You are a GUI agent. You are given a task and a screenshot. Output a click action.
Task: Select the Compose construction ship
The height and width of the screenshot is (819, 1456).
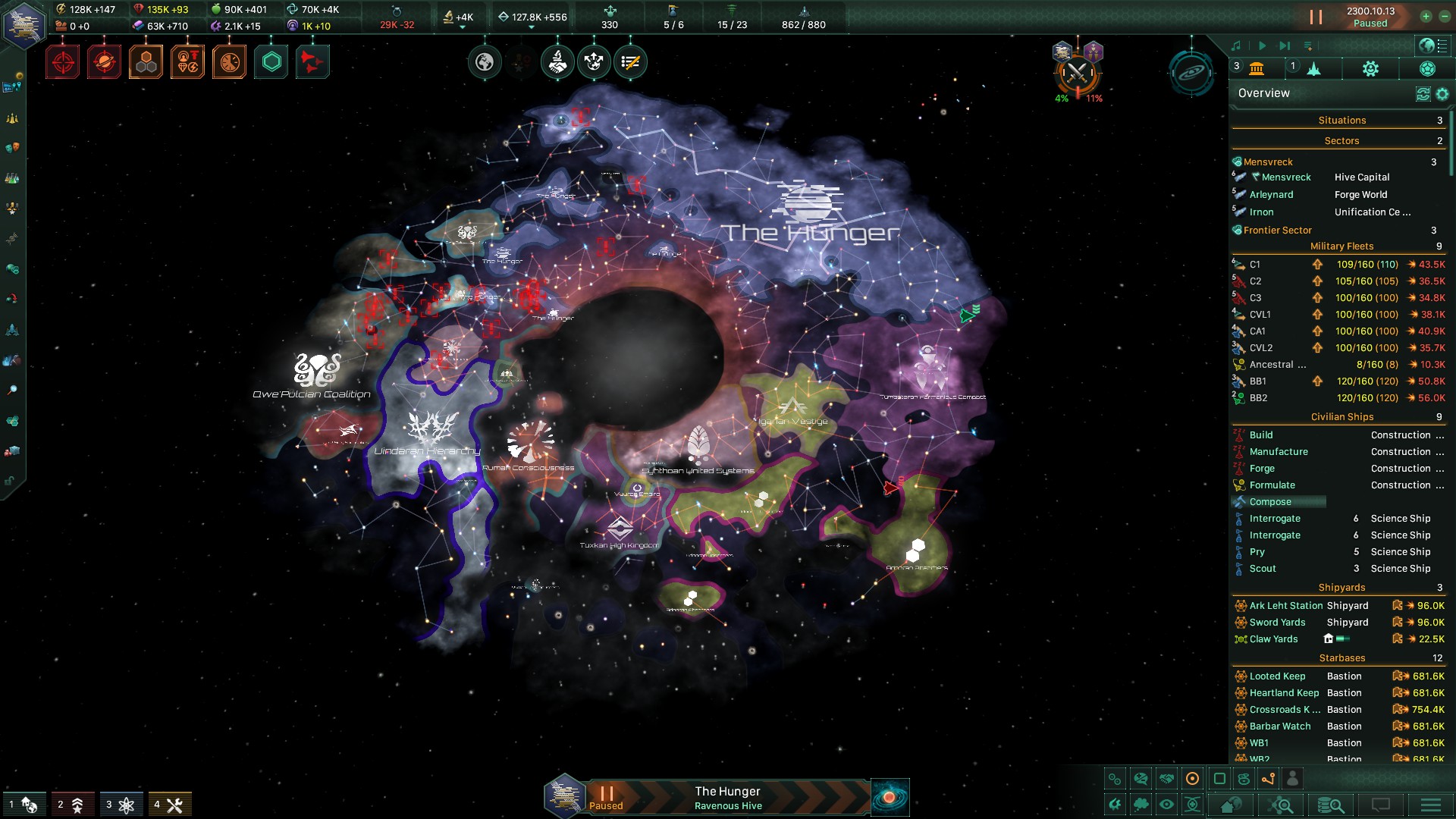point(1270,502)
